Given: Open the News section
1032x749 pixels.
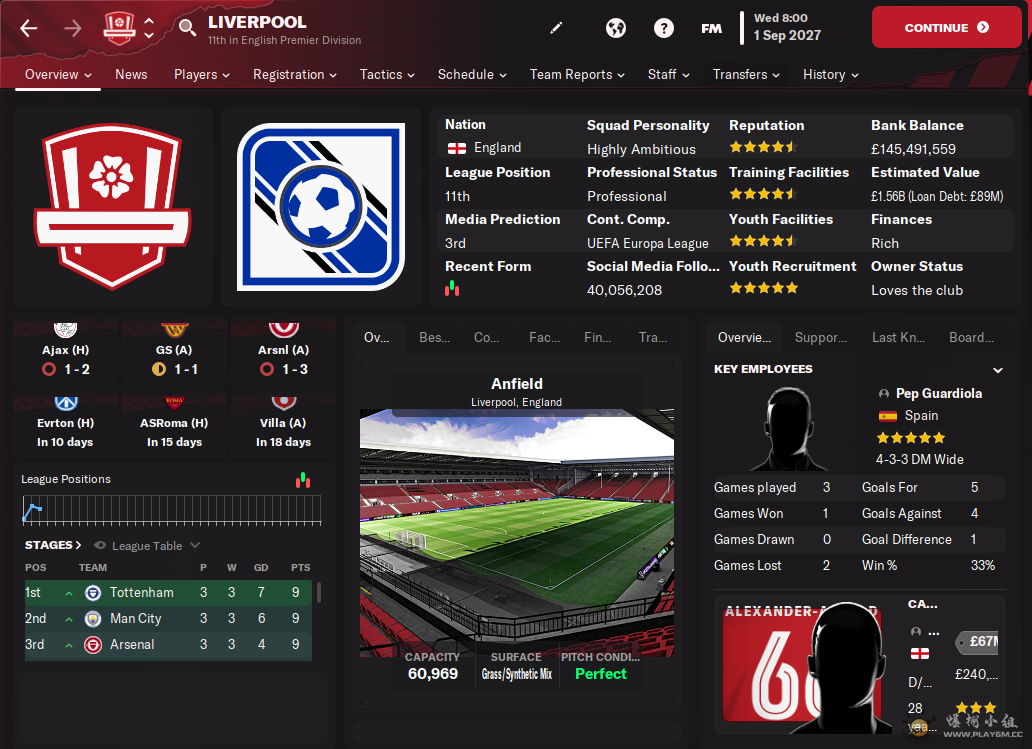Looking at the screenshot, I should pos(131,74).
